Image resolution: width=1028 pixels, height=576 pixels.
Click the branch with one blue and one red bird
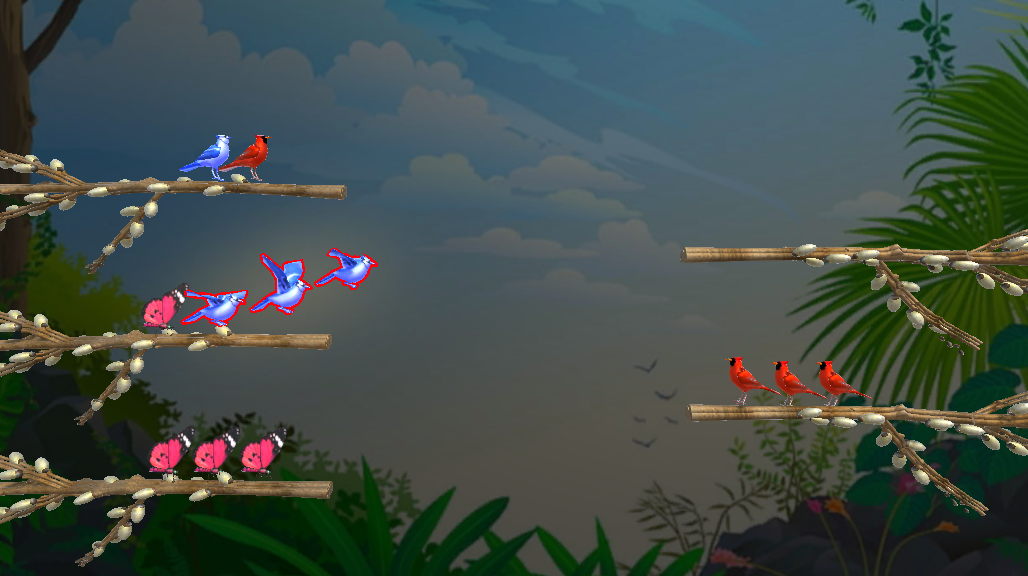tap(200, 188)
